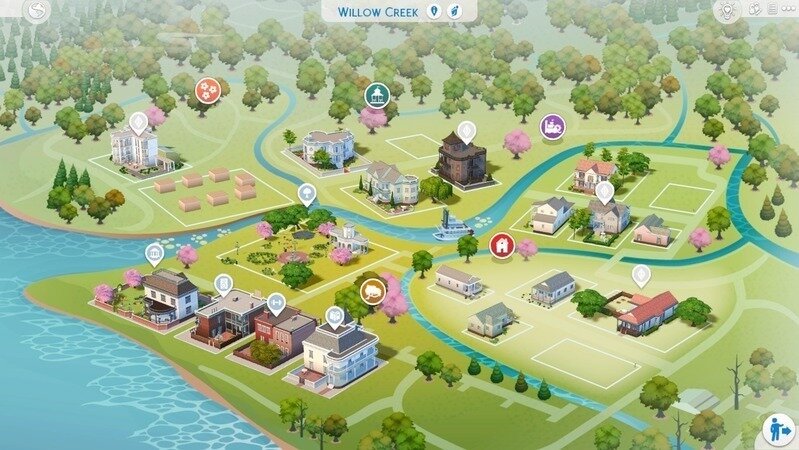Select the gym dumbbell pin marker
Viewport: 799px width, 450px height.
[277, 300]
